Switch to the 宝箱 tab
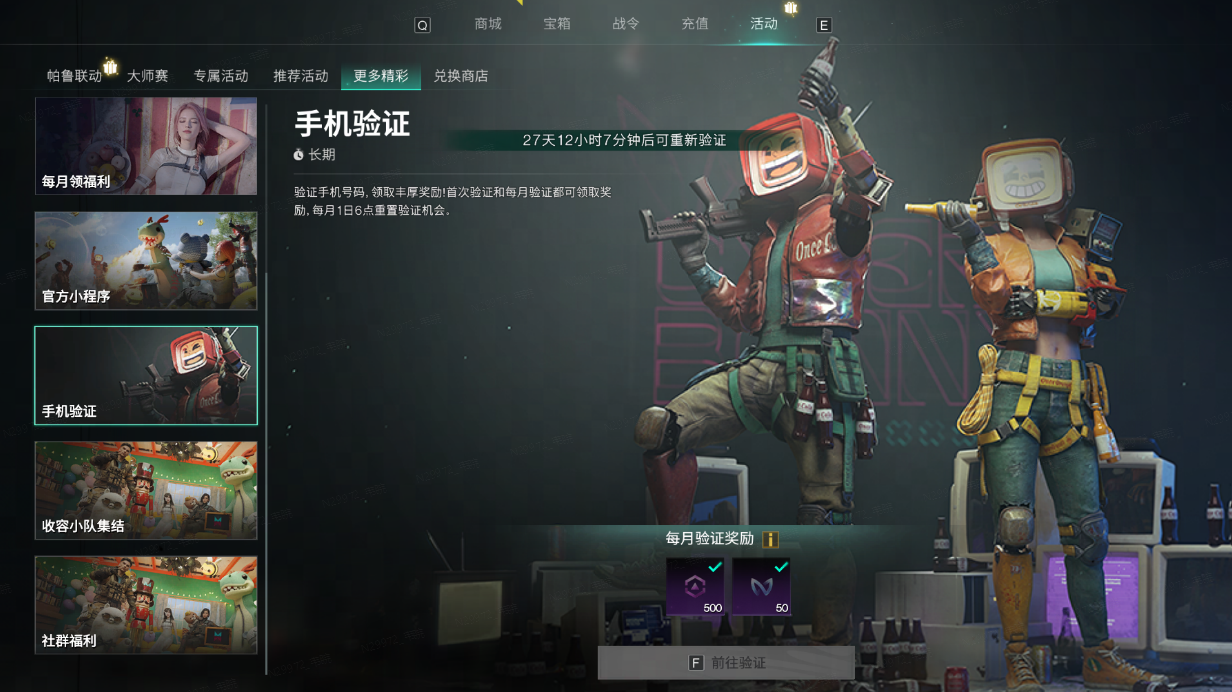Screen dimensions: 1232x692 tap(557, 24)
